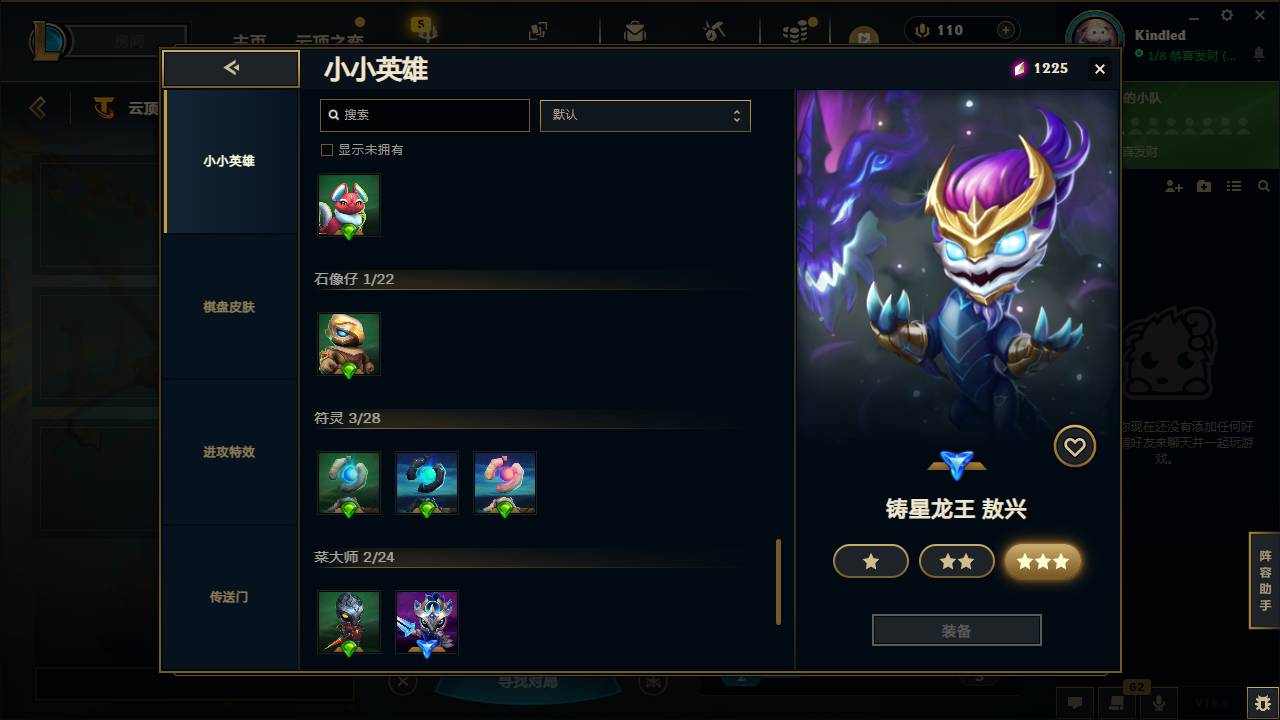Image resolution: width=1280 pixels, height=720 pixels.
Task: Enable the 显示未拥有 checkbox
Action: (326, 148)
